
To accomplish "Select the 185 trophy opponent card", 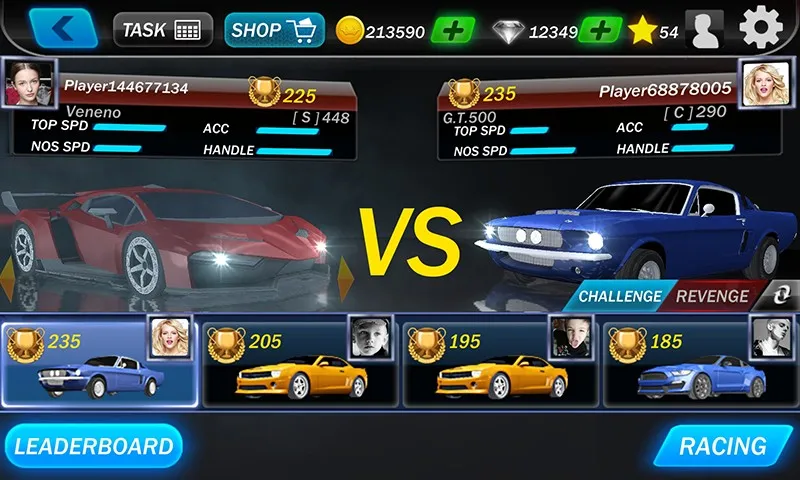I will click(700, 363).
